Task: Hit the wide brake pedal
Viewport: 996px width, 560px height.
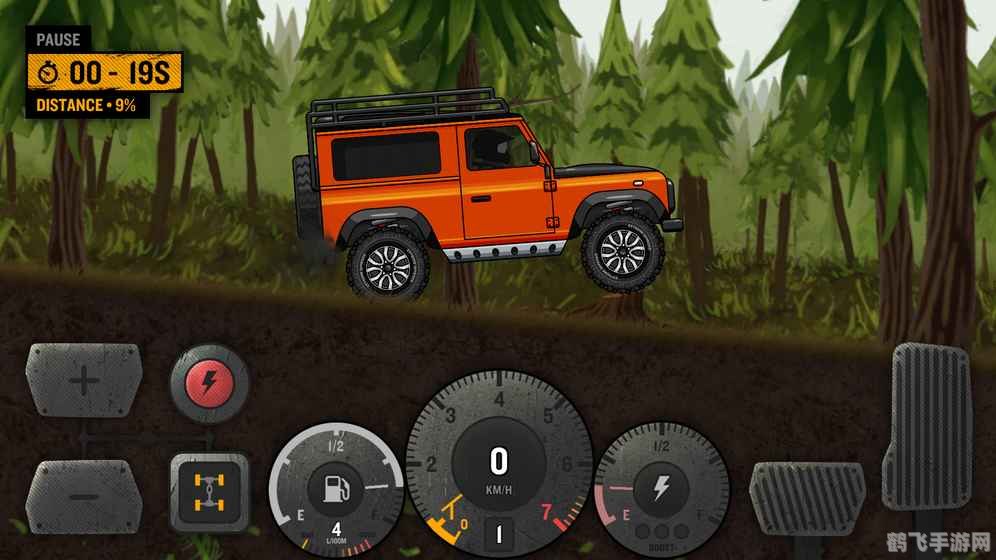Action: click(x=807, y=497)
